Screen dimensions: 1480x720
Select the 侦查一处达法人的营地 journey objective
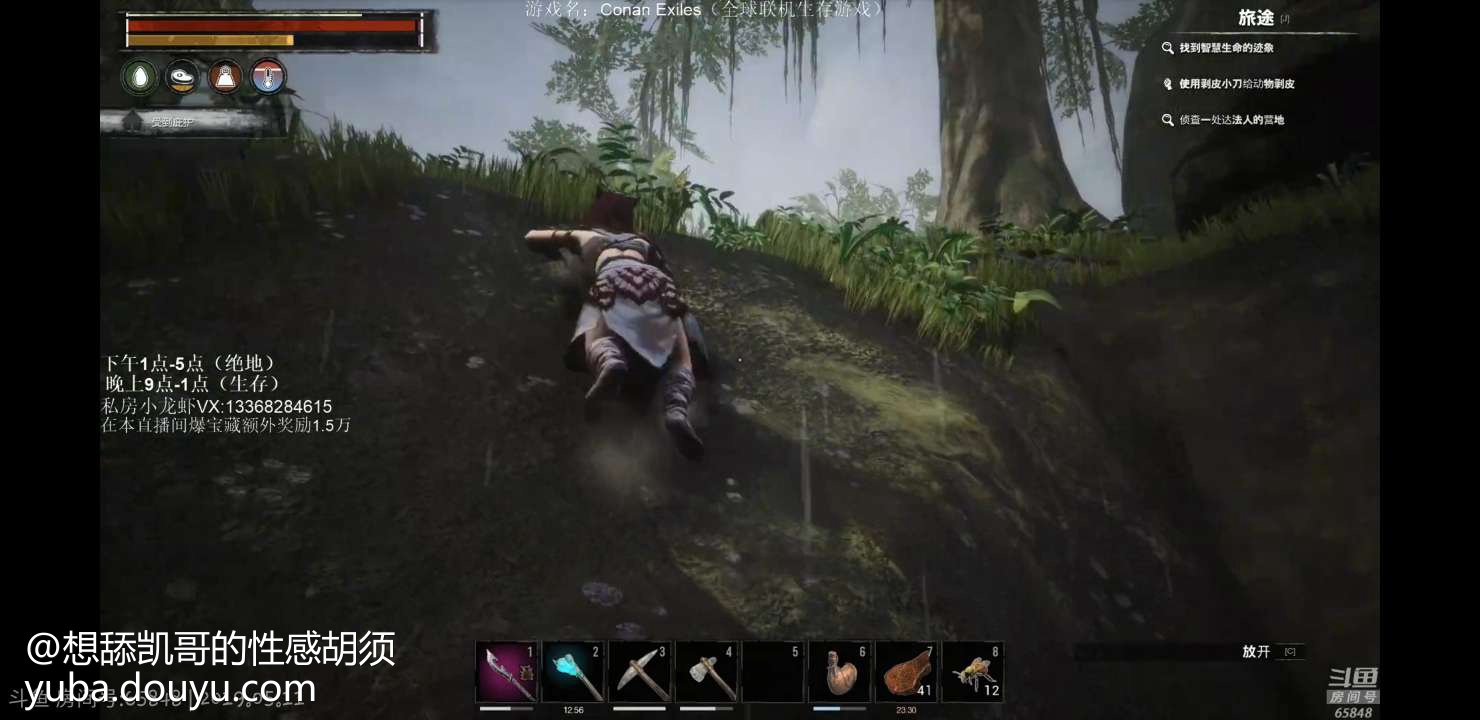[x=1231, y=120]
